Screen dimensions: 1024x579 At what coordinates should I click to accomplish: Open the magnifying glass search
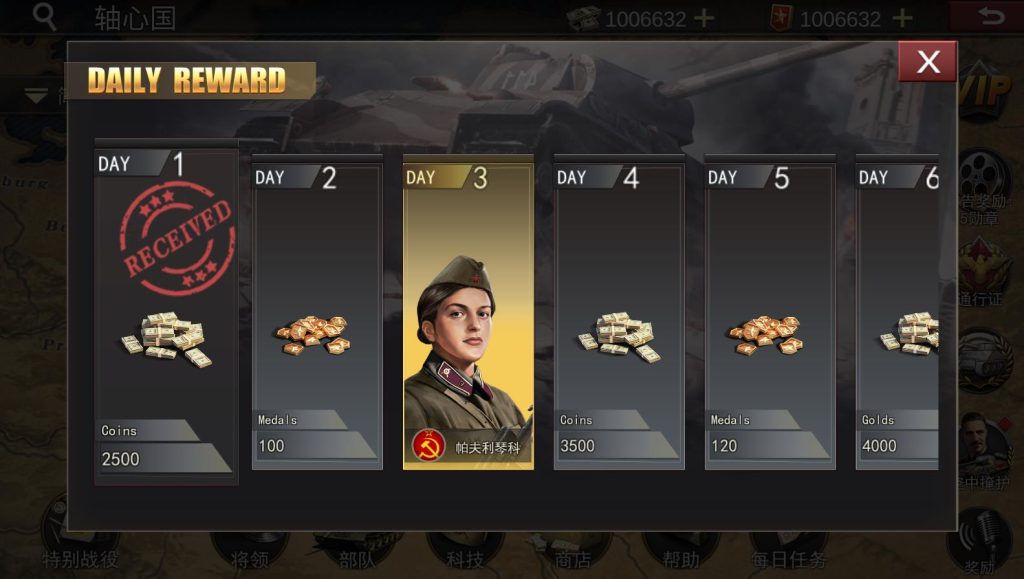(44, 17)
